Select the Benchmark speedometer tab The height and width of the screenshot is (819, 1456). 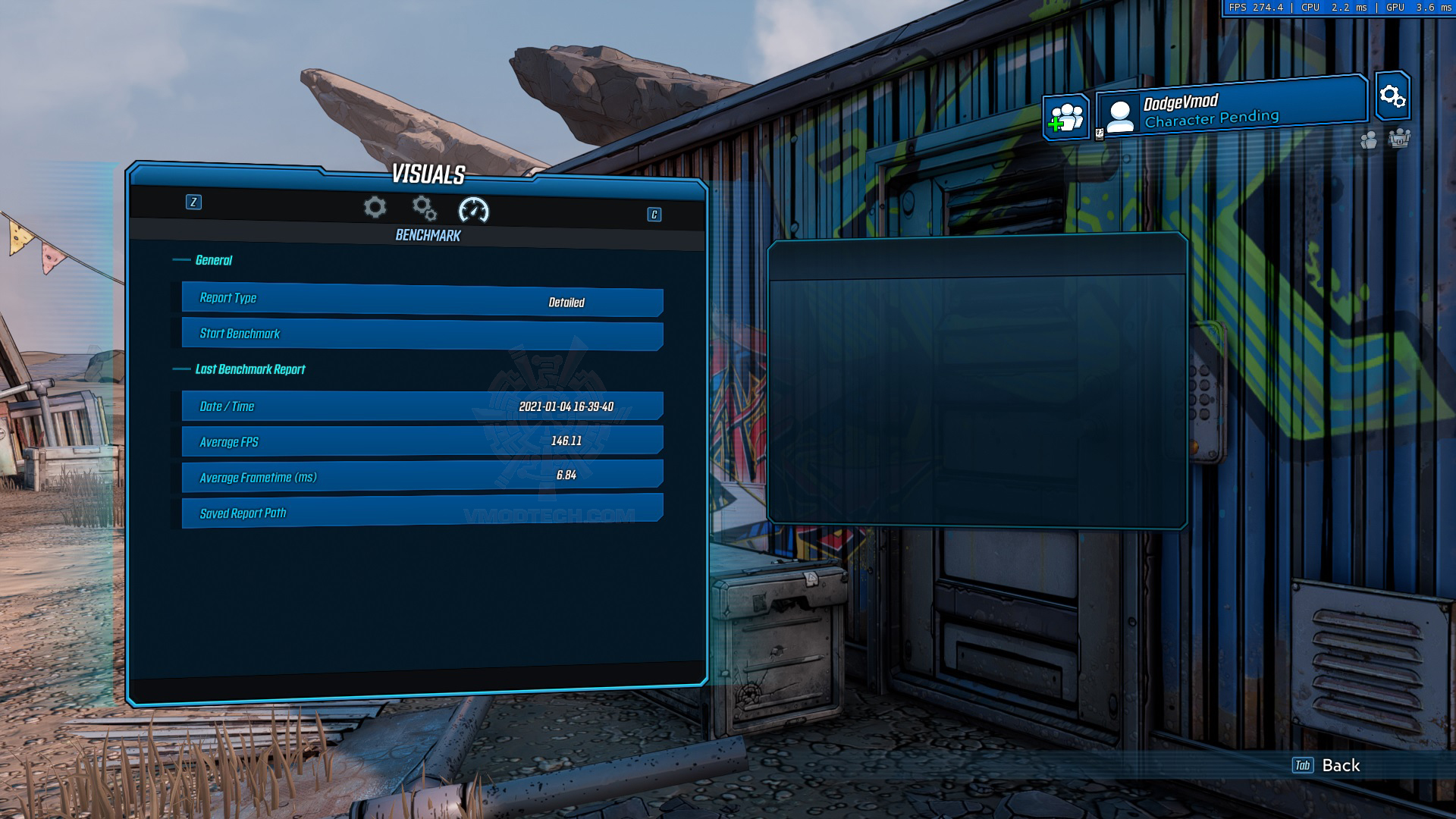[x=474, y=210]
